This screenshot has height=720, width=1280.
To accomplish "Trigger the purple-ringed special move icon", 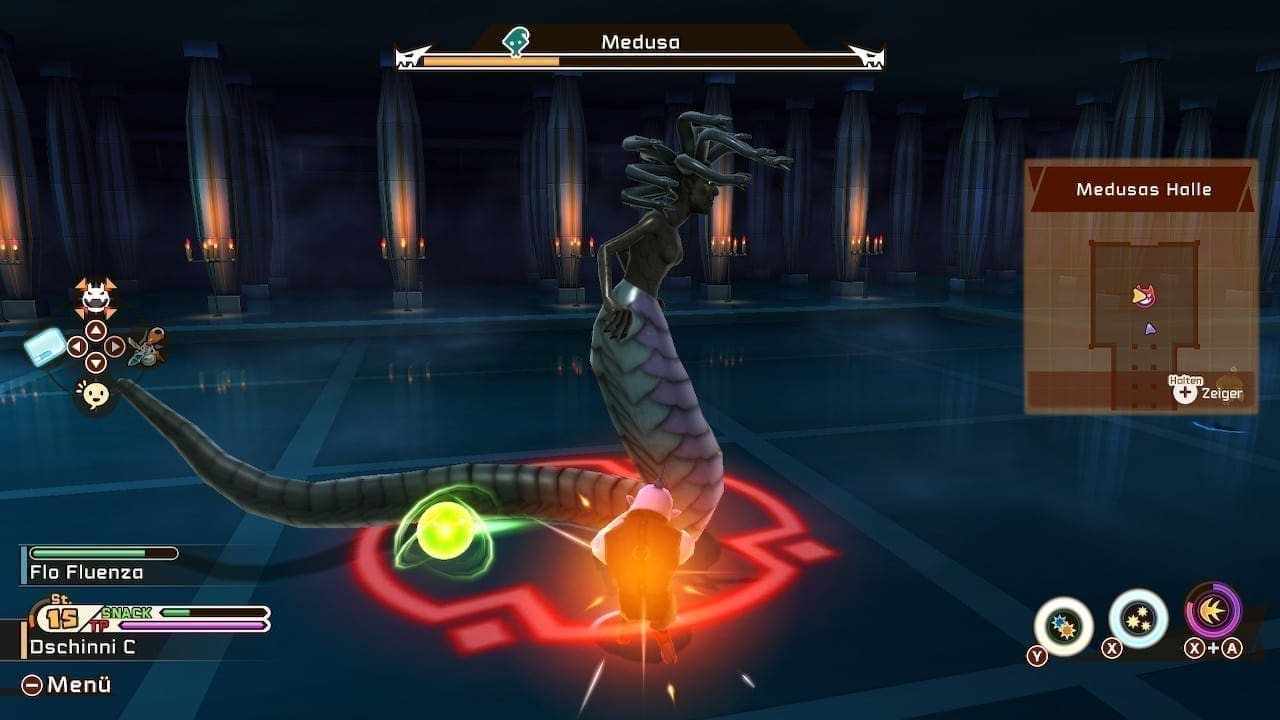I will (x=1213, y=611).
